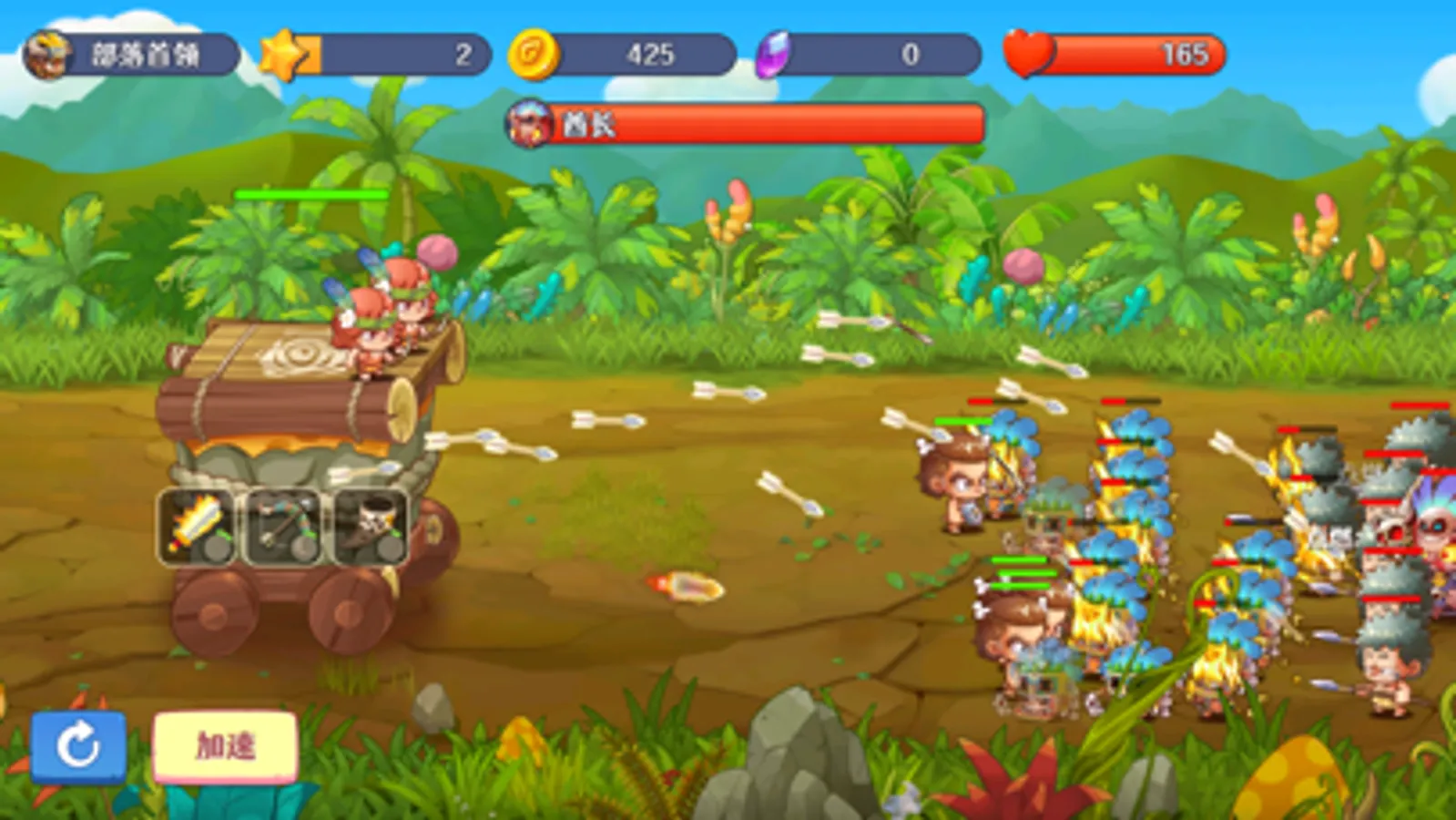This screenshot has height=820, width=1456.
Task: Tap the red heart health icon
Action: [x=1027, y=53]
